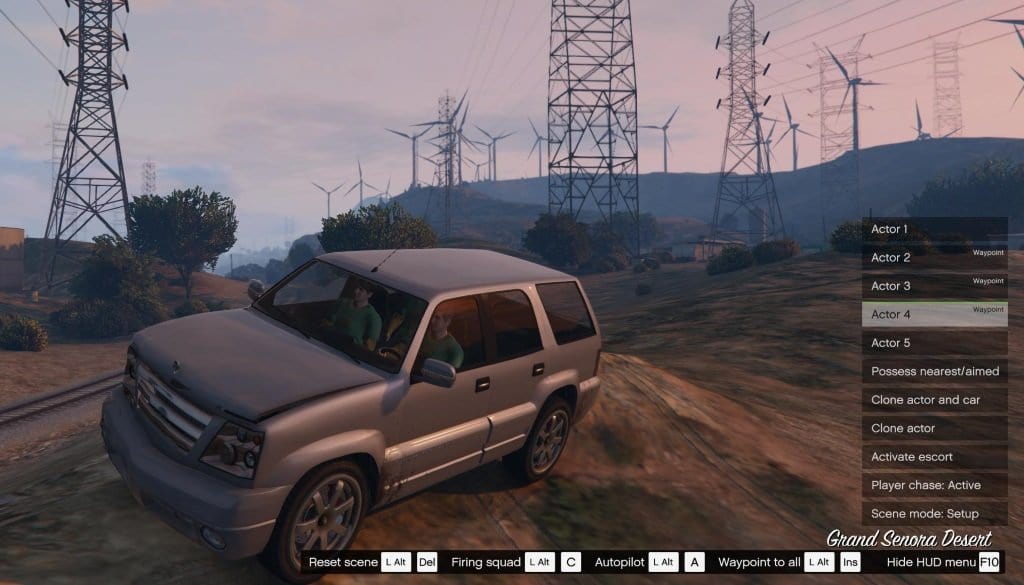The width and height of the screenshot is (1024, 585).
Task: Click the Clone actor menu entry
Action: (934, 428)
